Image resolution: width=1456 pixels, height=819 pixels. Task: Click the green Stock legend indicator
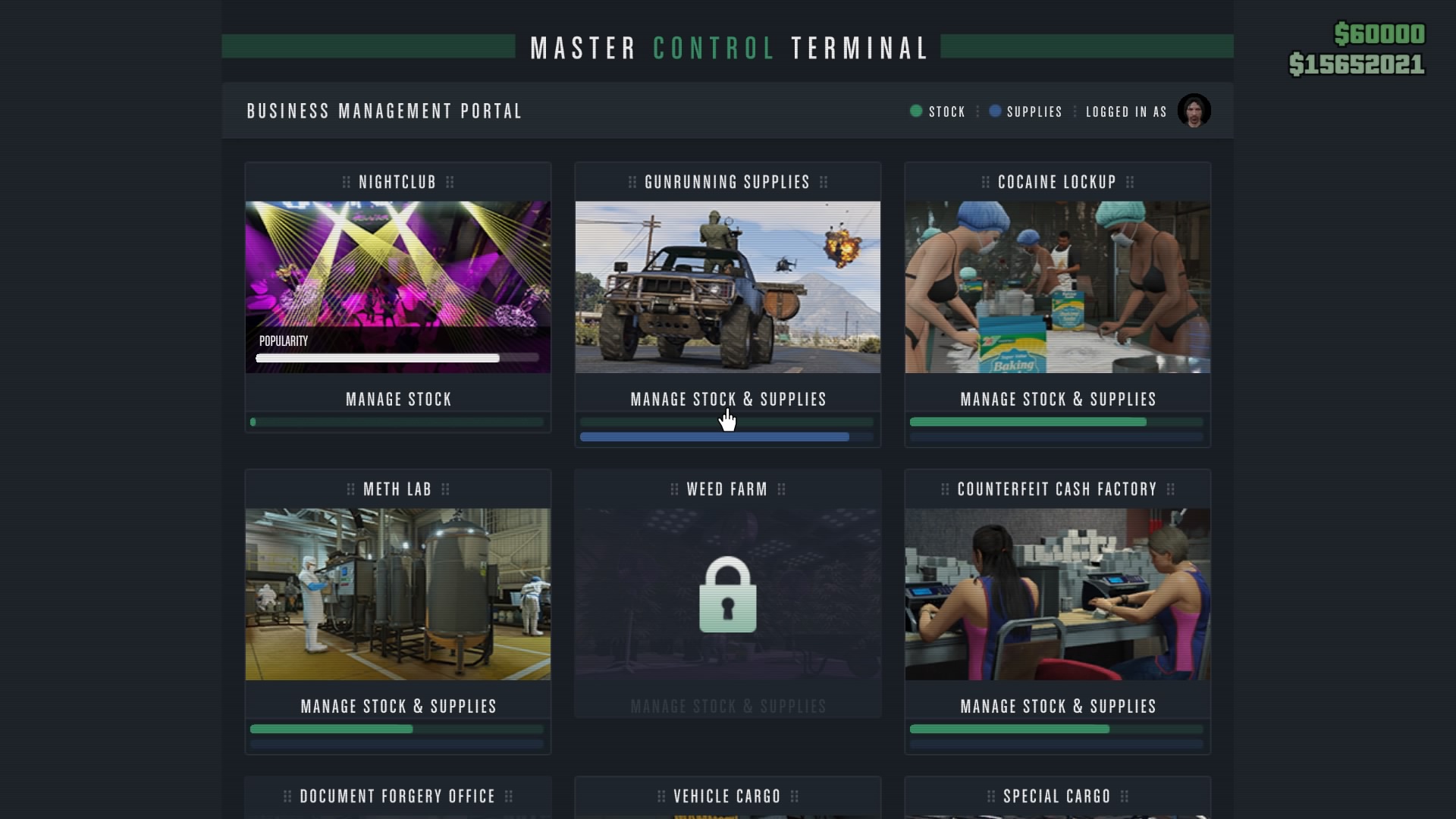pos(916,111)
